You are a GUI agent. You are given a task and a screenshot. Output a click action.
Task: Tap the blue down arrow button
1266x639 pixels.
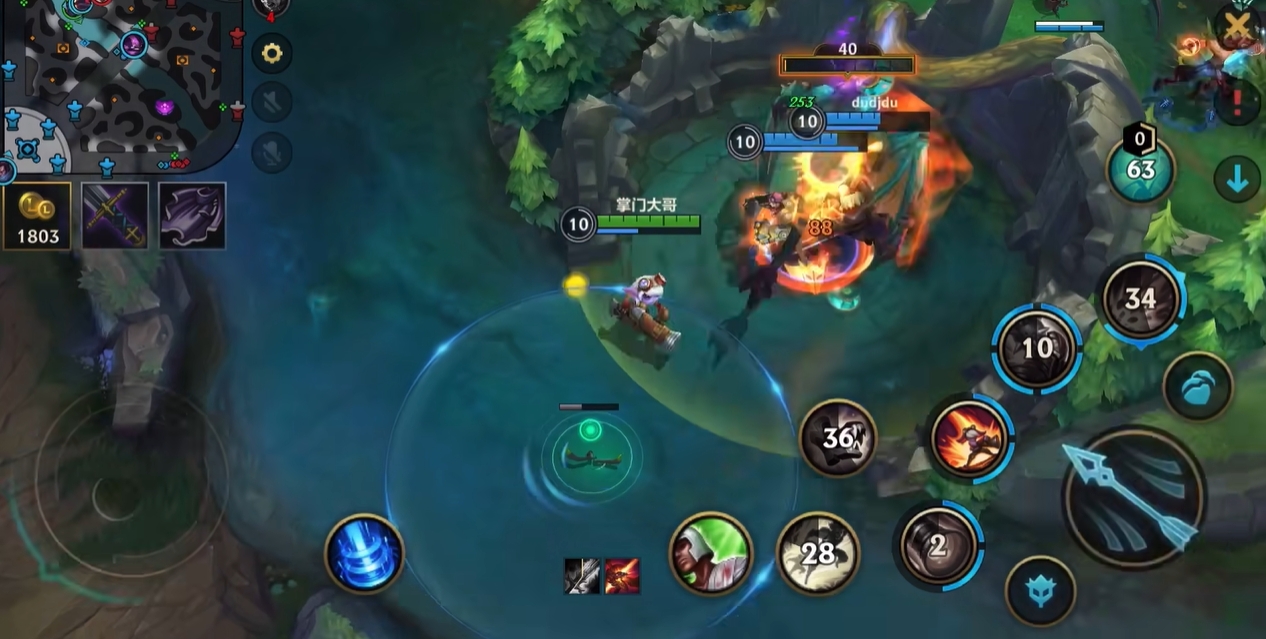[1237, 179]
